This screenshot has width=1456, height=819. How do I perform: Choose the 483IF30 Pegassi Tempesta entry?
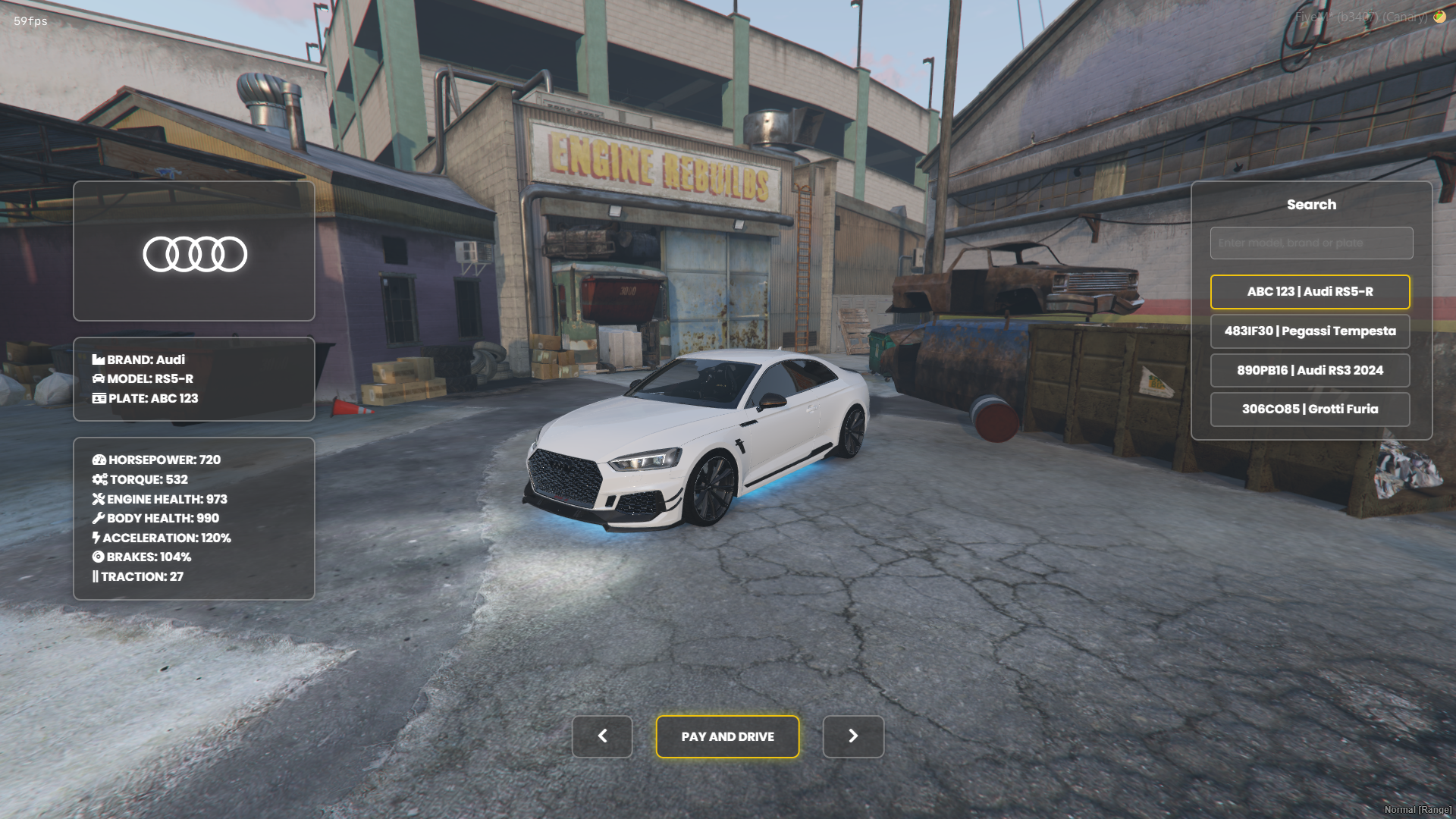pos(1310,331)
